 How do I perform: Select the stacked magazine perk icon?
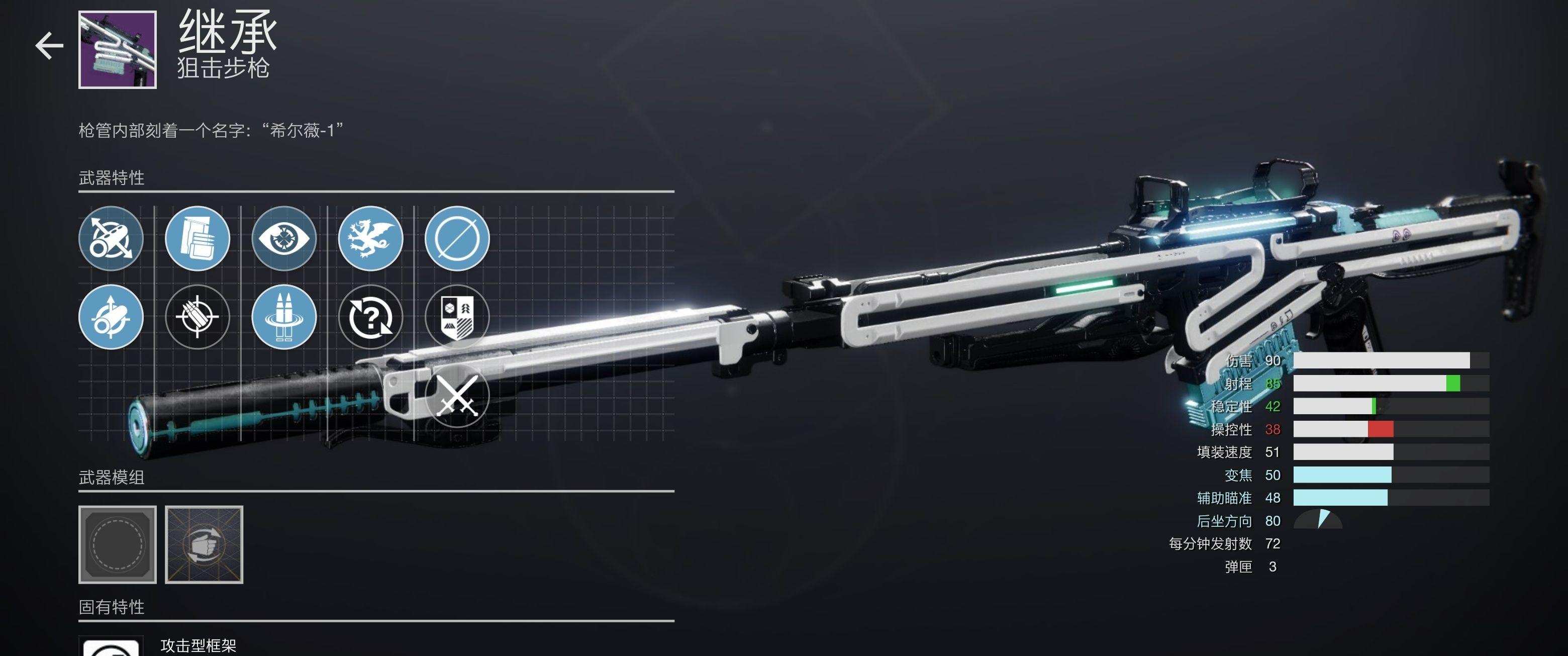[197, 239]
